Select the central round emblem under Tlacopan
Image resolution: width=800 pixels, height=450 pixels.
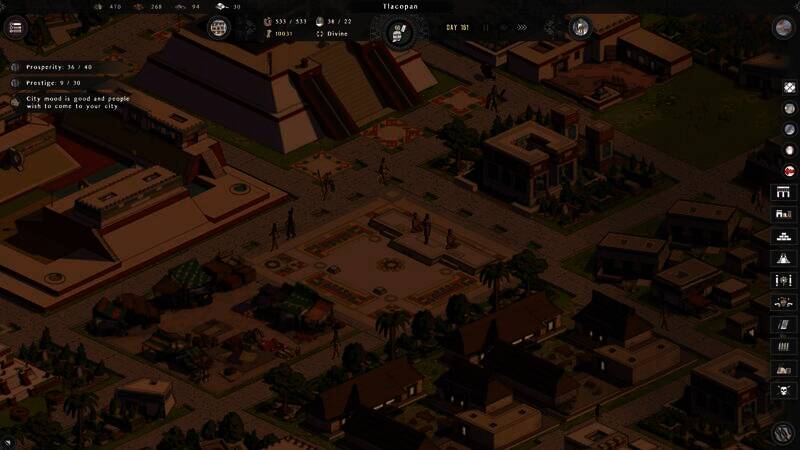click(x=400, y=32)
